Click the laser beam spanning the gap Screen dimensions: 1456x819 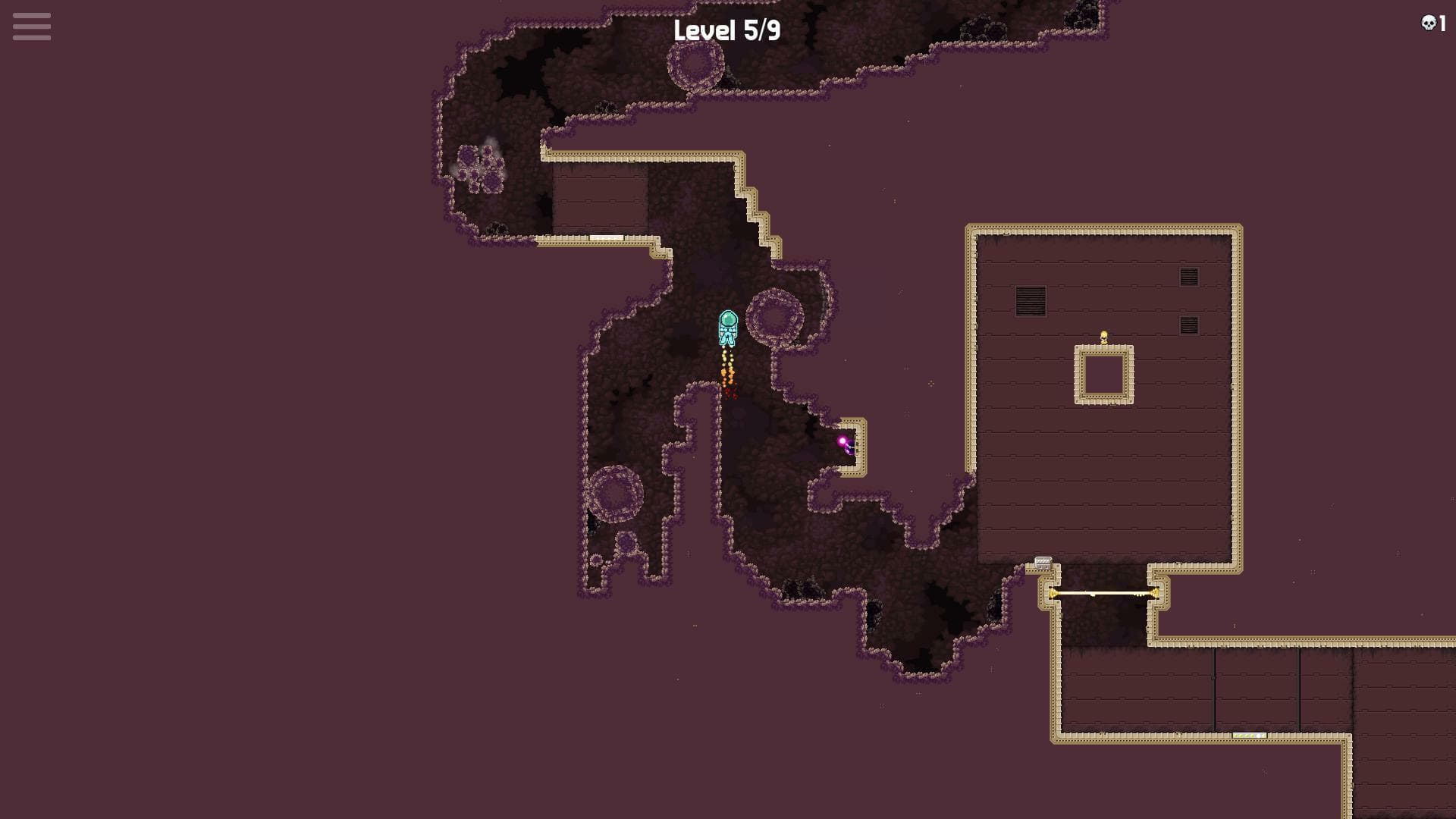1103,593
